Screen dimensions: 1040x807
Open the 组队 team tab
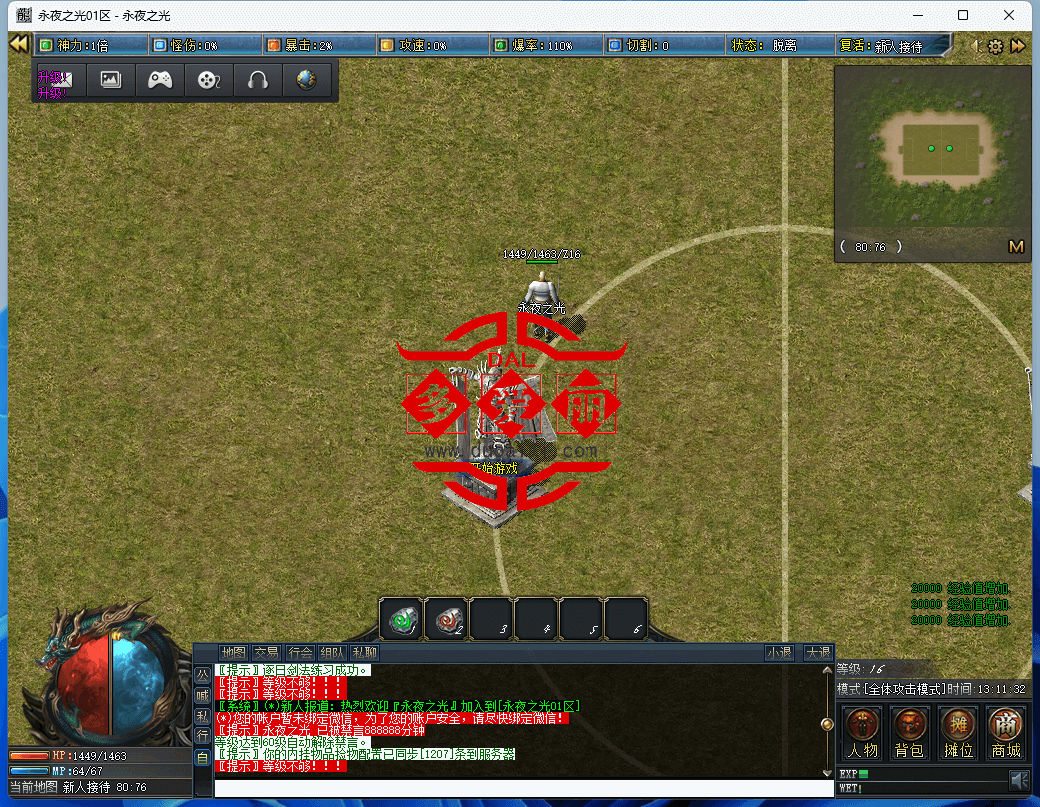pyautogui.click(x=333, y=653)
